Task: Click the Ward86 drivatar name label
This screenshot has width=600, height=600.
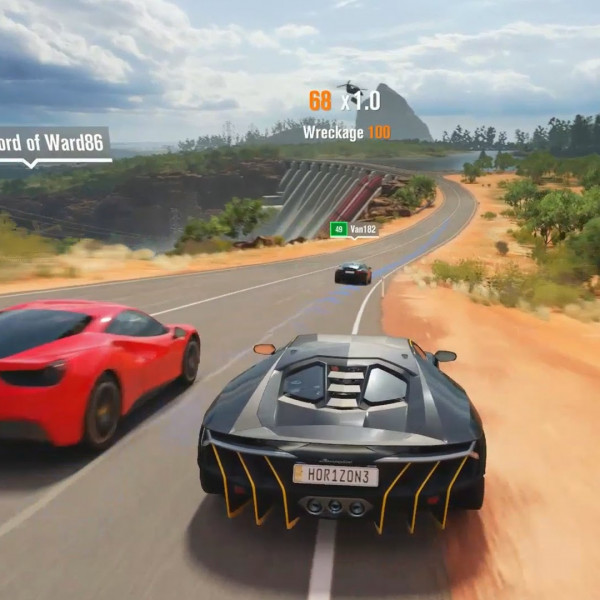Action: click(x=52, y=143)
